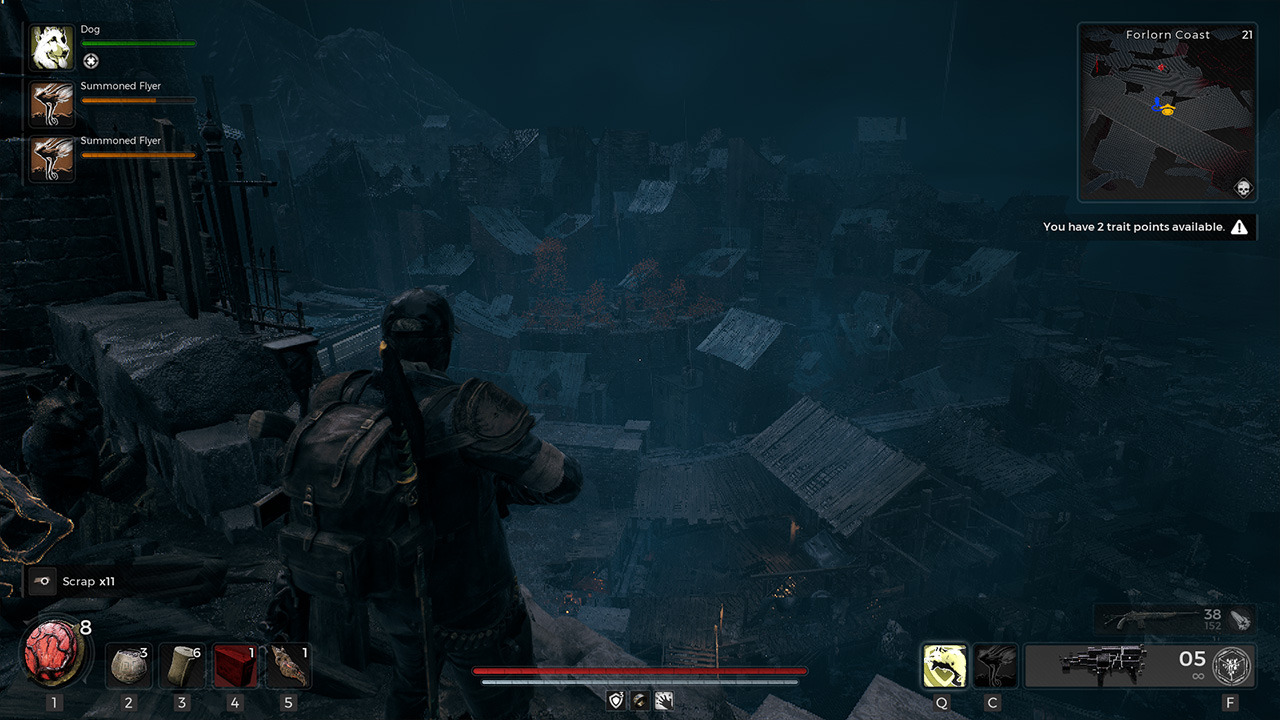Activate the circular weapon mod emblem
The image size is (1280, 720).
click(x=1230, y=666)
